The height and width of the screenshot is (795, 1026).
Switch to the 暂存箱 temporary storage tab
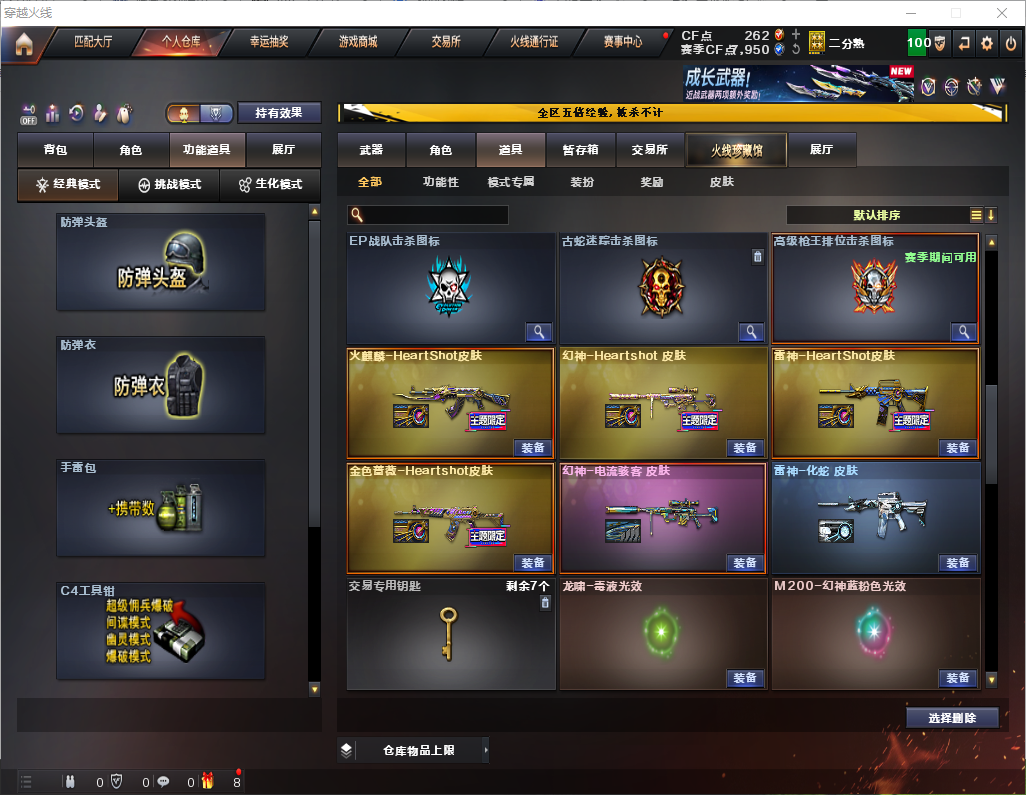(581, 150)
